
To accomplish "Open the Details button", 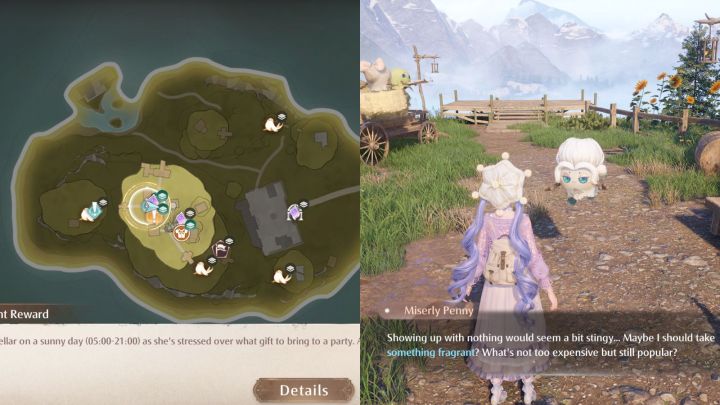I will click(303, 390).
